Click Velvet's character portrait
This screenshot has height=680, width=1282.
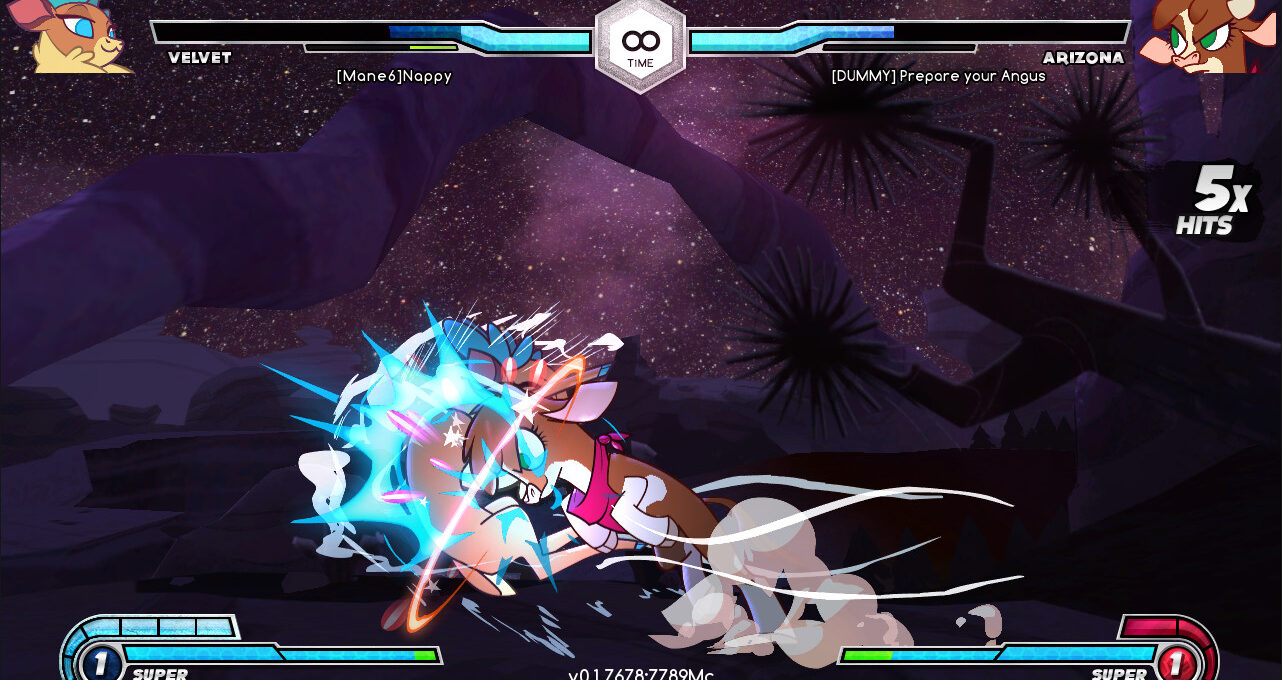coord(72,36)
